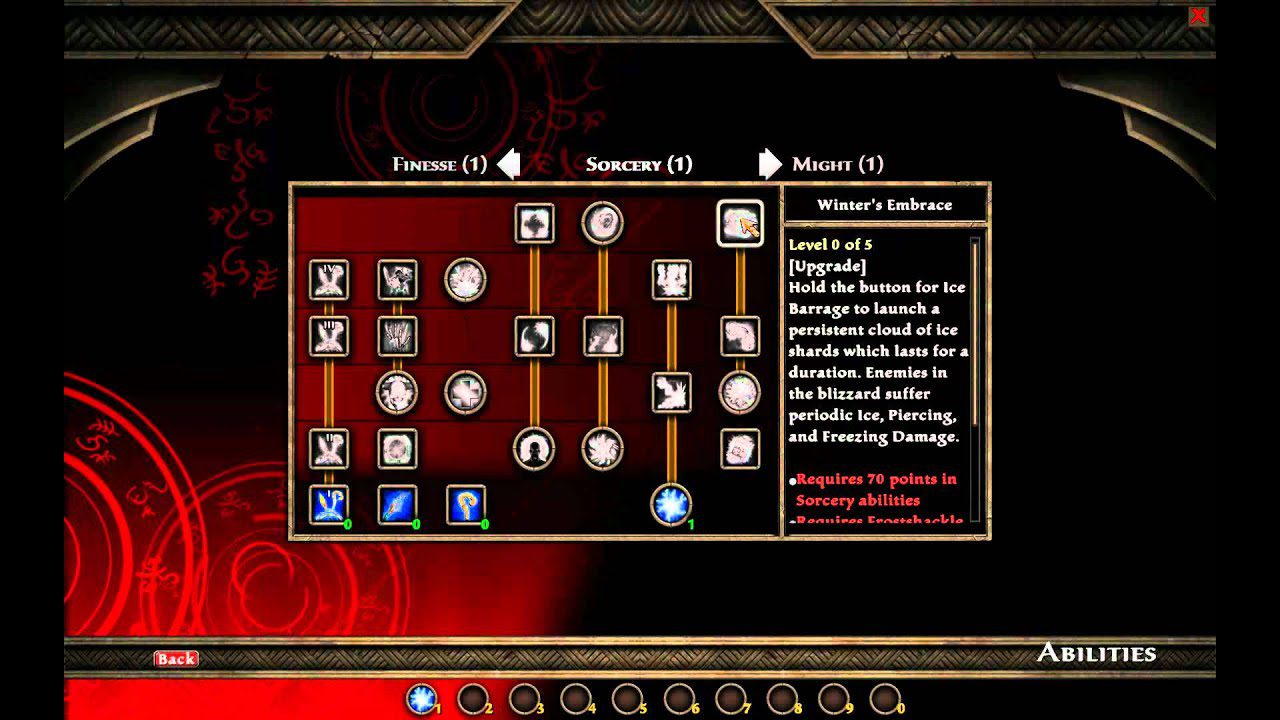Select the tier II ability in leftmost column
This screenshot has width=1280, height=720.
click(329, 450)
